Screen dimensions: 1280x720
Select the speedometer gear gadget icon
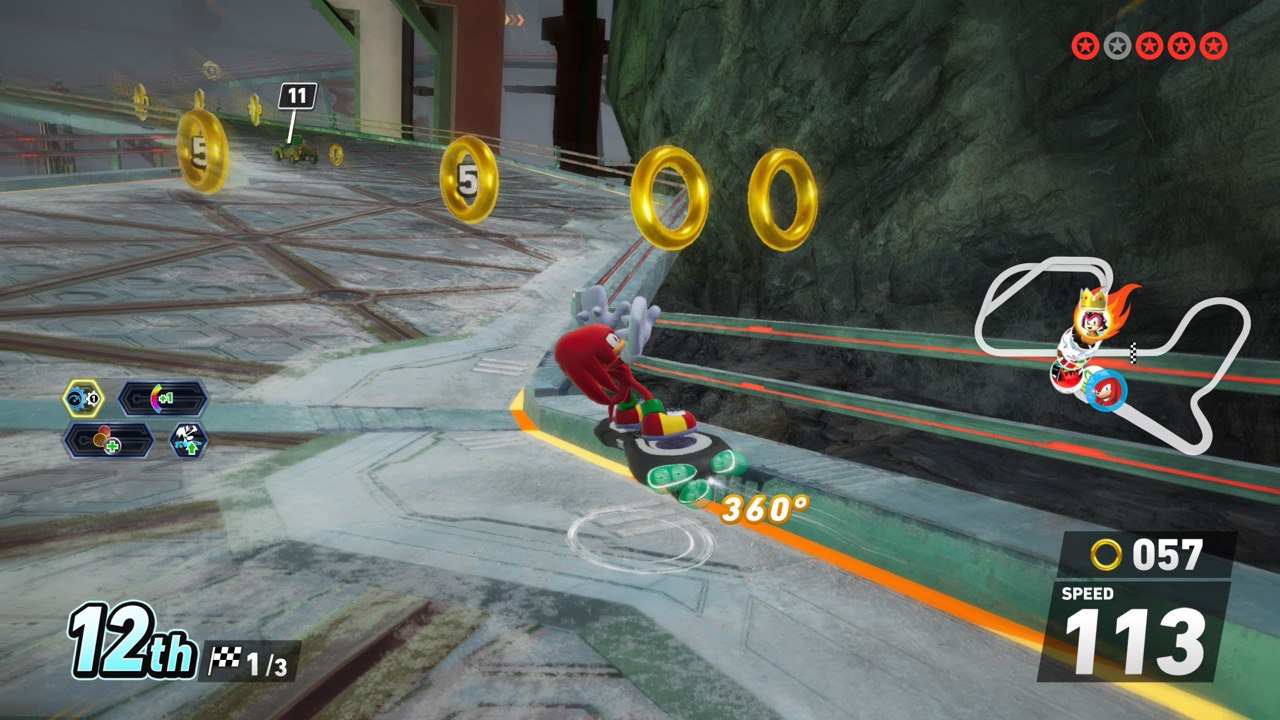82,399
